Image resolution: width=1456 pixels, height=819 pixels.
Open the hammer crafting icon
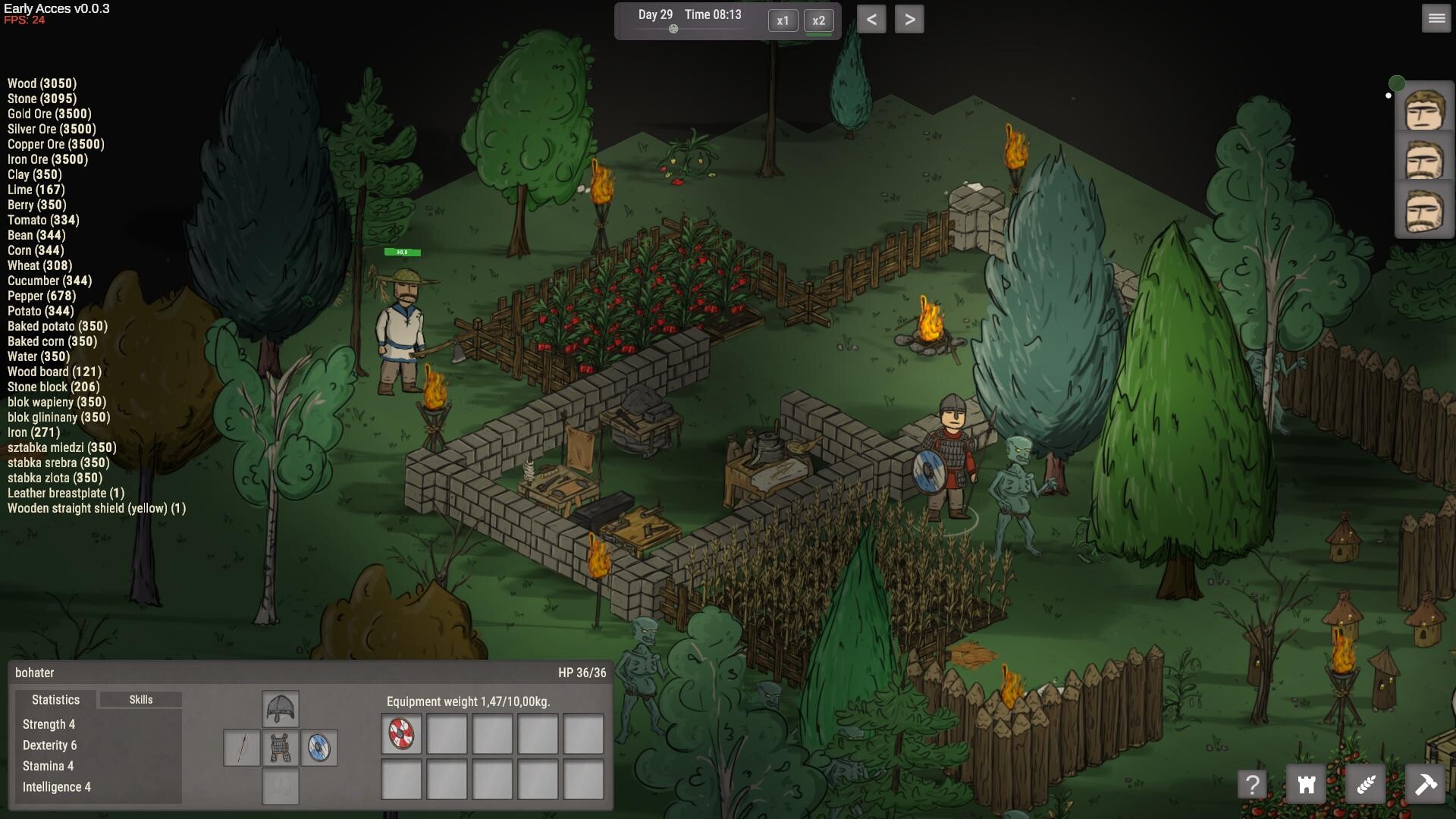[1426, 784]
